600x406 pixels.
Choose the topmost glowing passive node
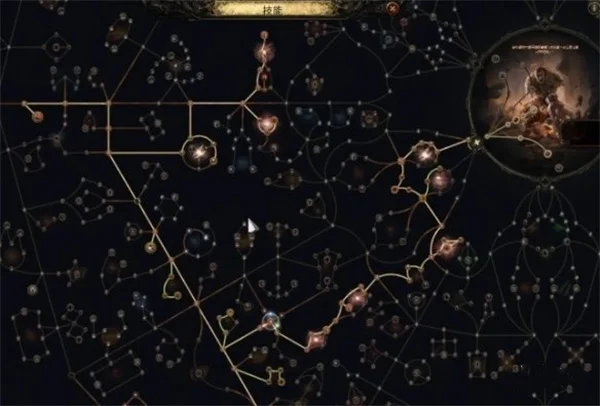click(265, 48)
